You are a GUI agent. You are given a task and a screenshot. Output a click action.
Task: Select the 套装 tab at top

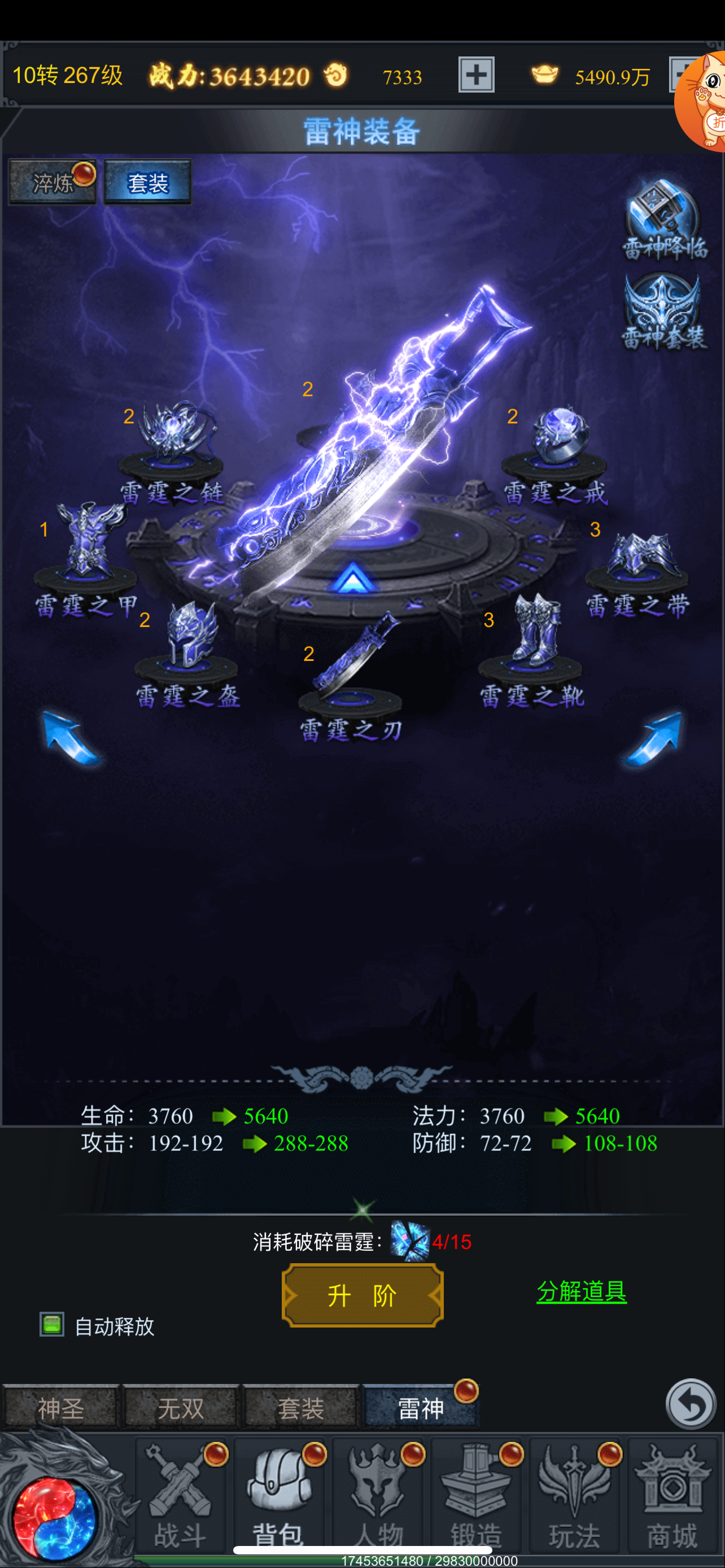147,182
